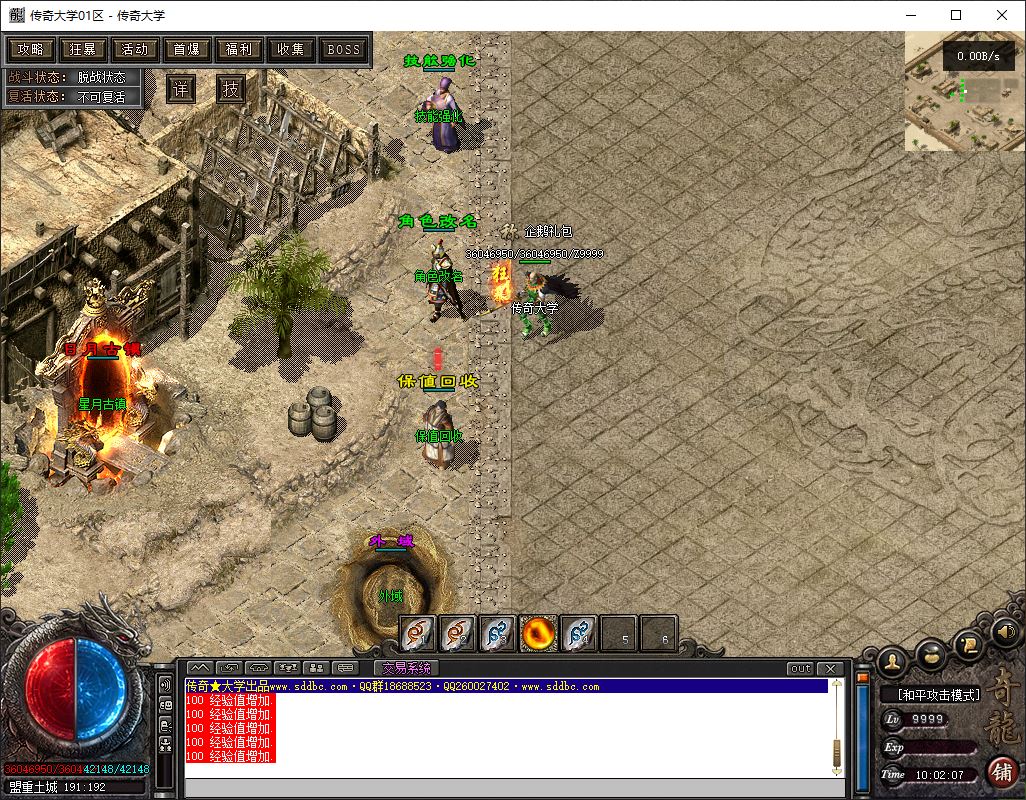Close the chat panel with X

[x=830, y=668]
